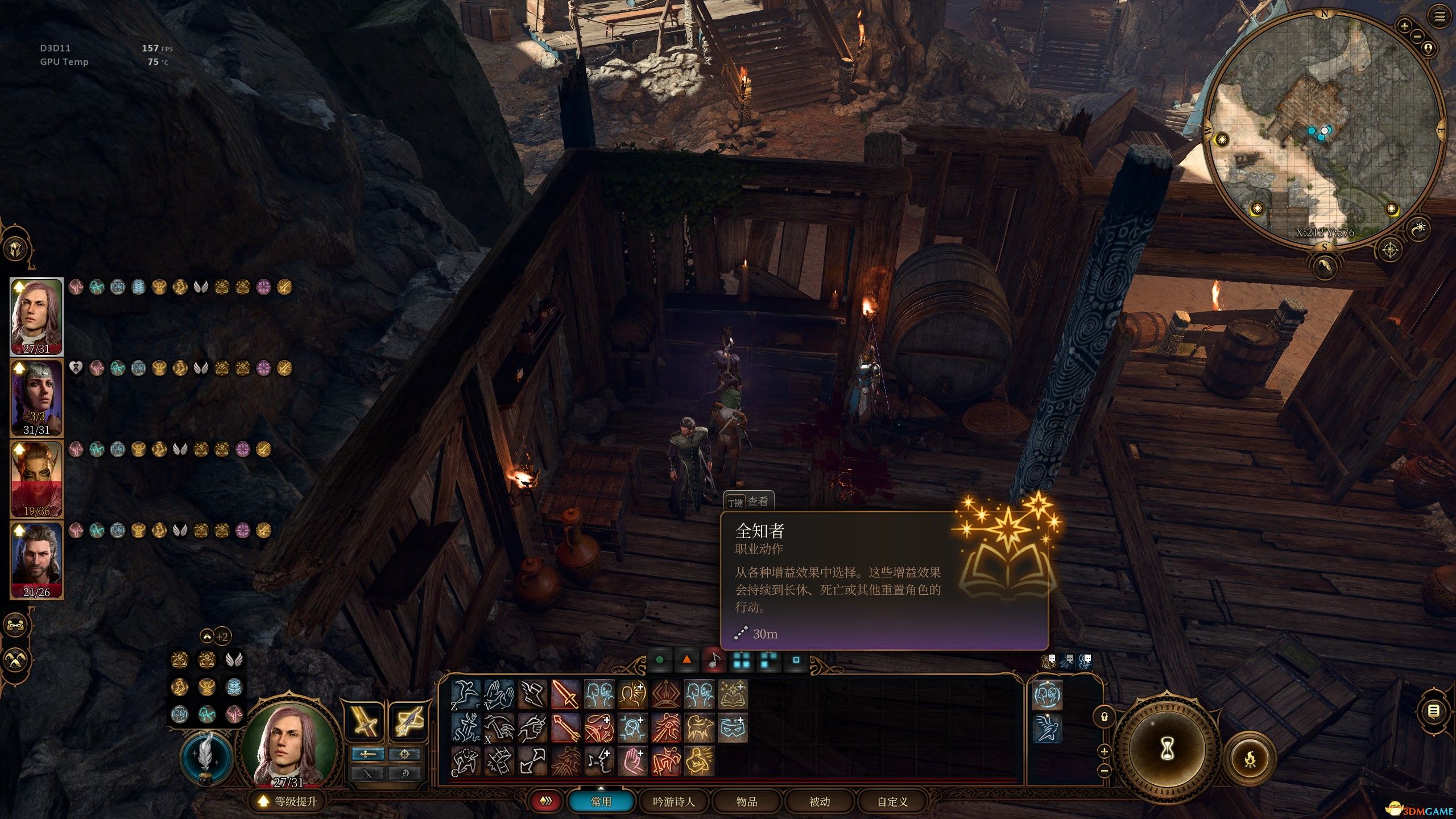Switch to the 吟游诗人 hotbar tab
Viewport: 1456px width, 819px height.
pyautogui.click(x=673, y=801)
